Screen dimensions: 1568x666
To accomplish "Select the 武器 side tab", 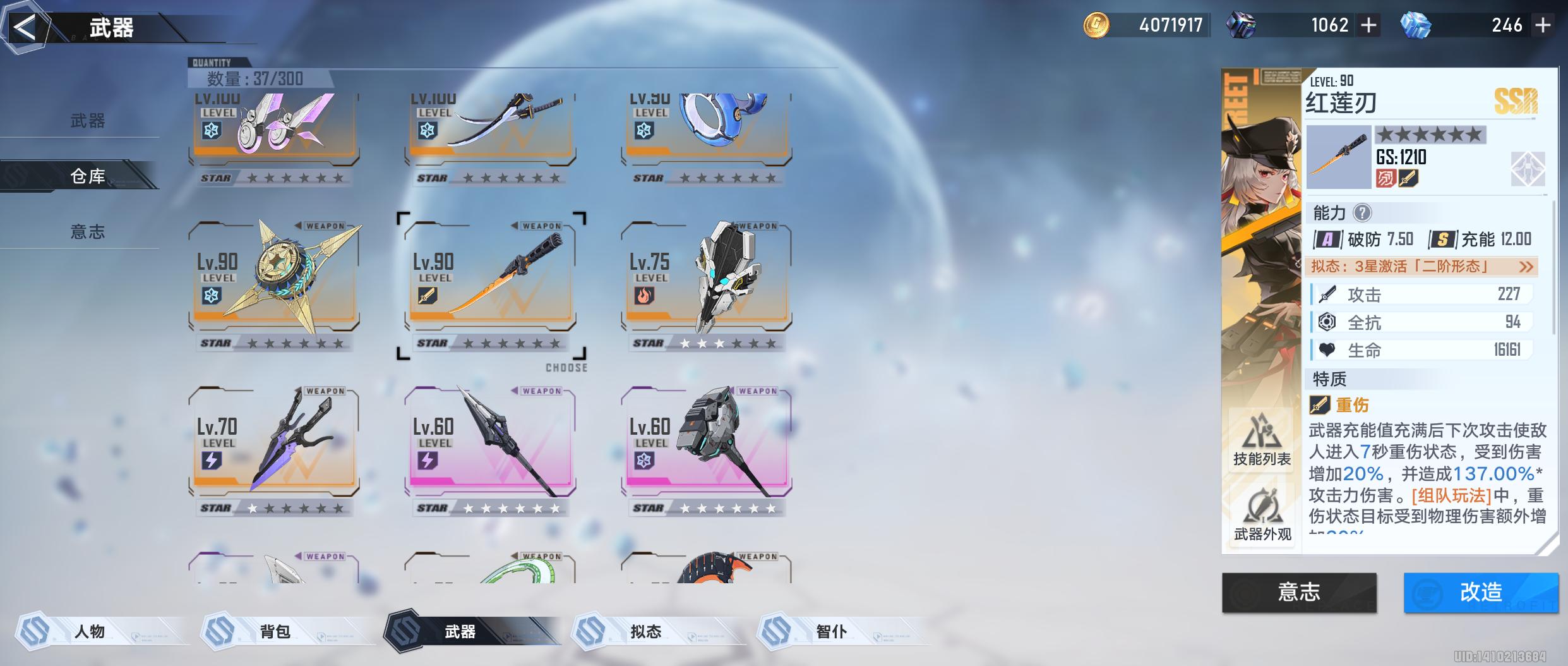I will click(87, 121).
